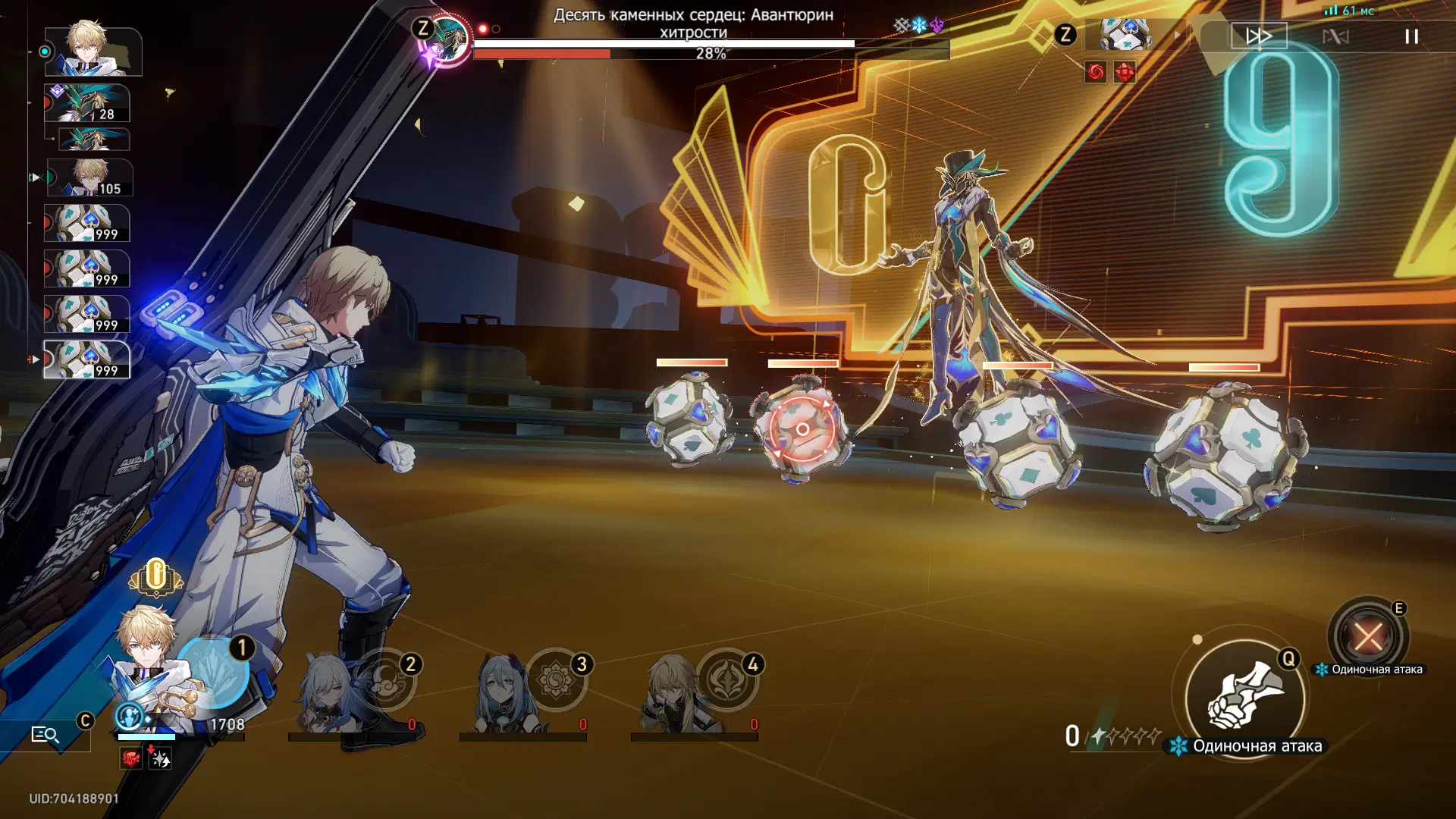Open the battle details magnifier icon
Image resolution: width=1456 pixels, height=819 pixels.
tap(45, 735)
